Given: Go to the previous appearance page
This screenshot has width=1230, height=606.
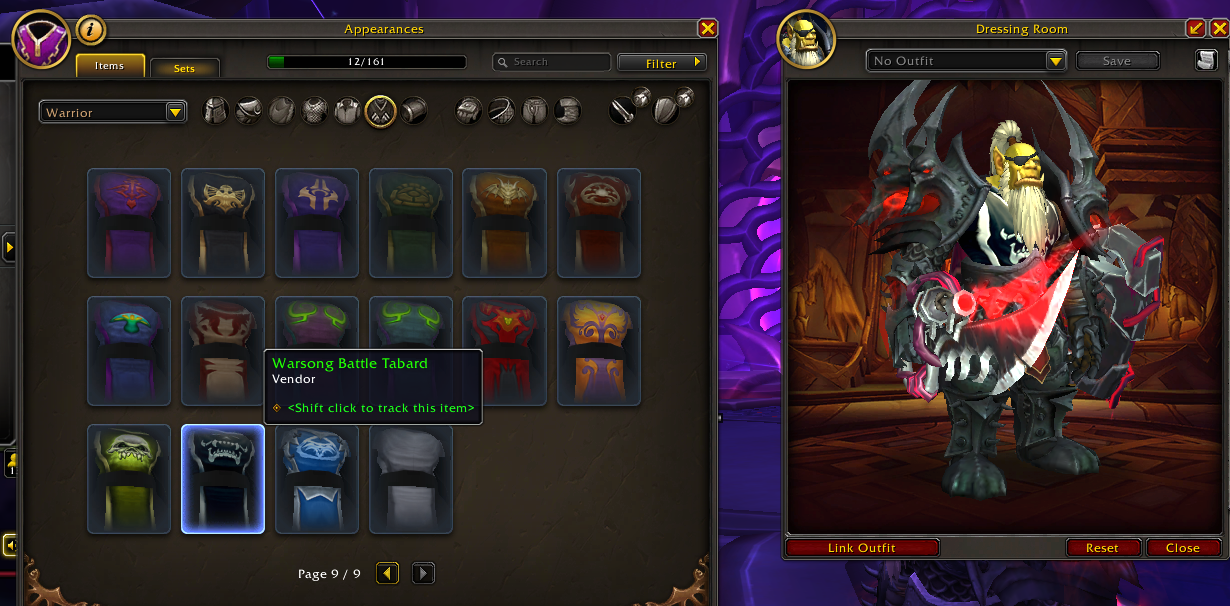Looking at the screenshot, I should (x=387, y=573).
